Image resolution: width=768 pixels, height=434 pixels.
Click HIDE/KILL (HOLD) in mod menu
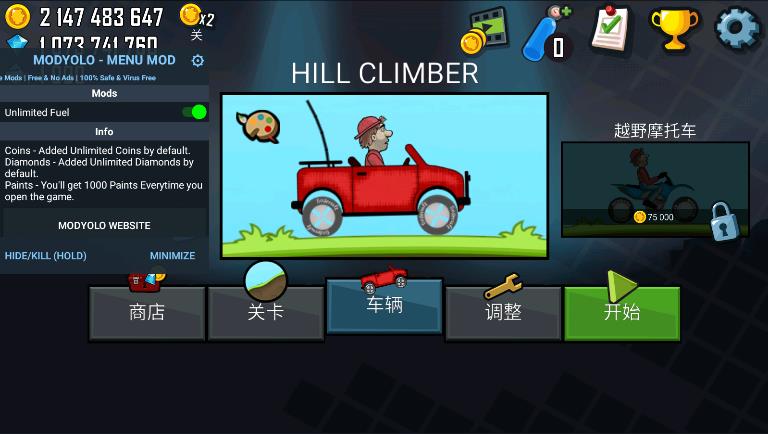[x=45, y=256]
